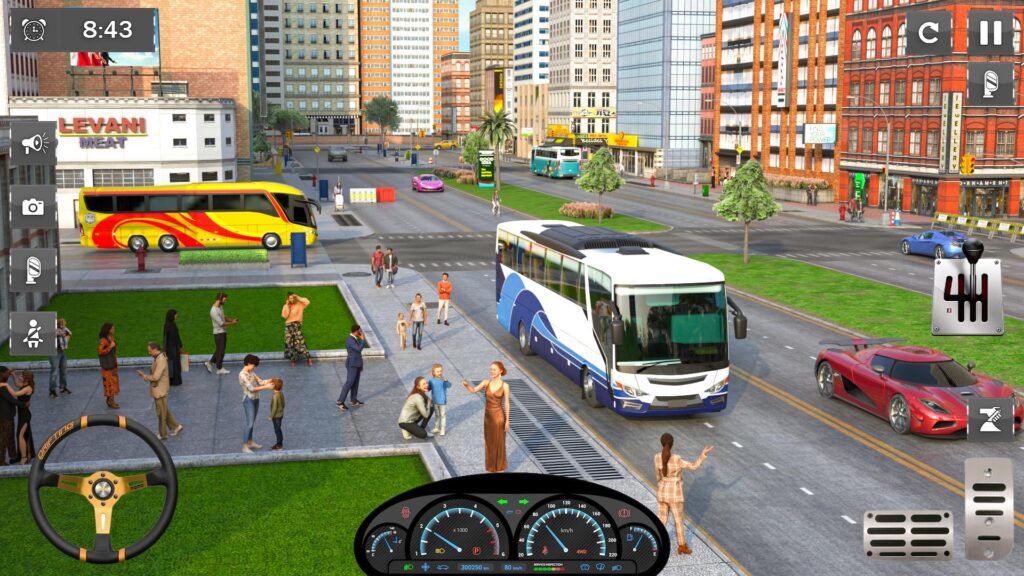Sound the horn with the megaphone button
The image size is (1024, 576).
(33, 144)
